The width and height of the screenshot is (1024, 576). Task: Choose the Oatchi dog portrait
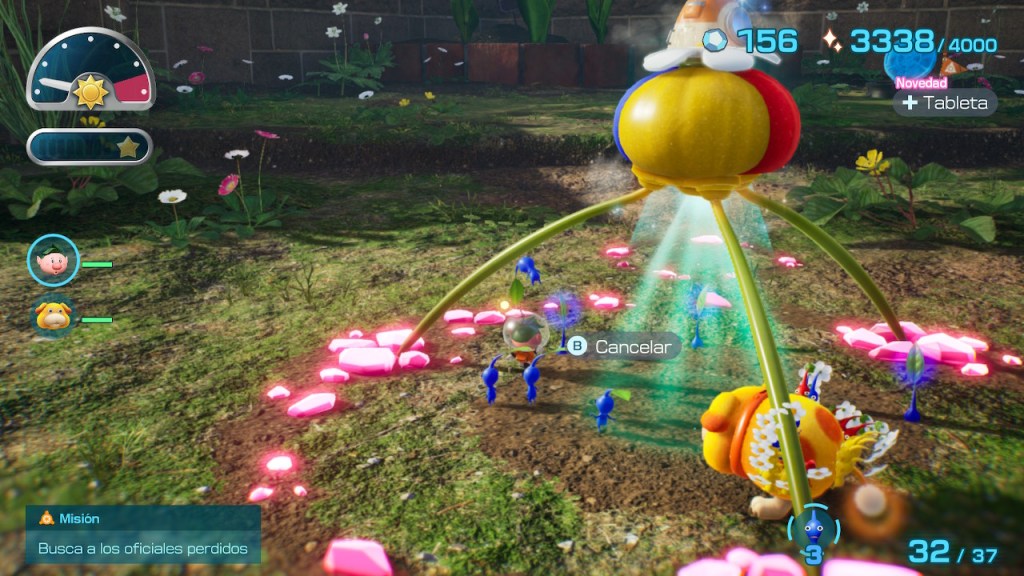(53, 317)
